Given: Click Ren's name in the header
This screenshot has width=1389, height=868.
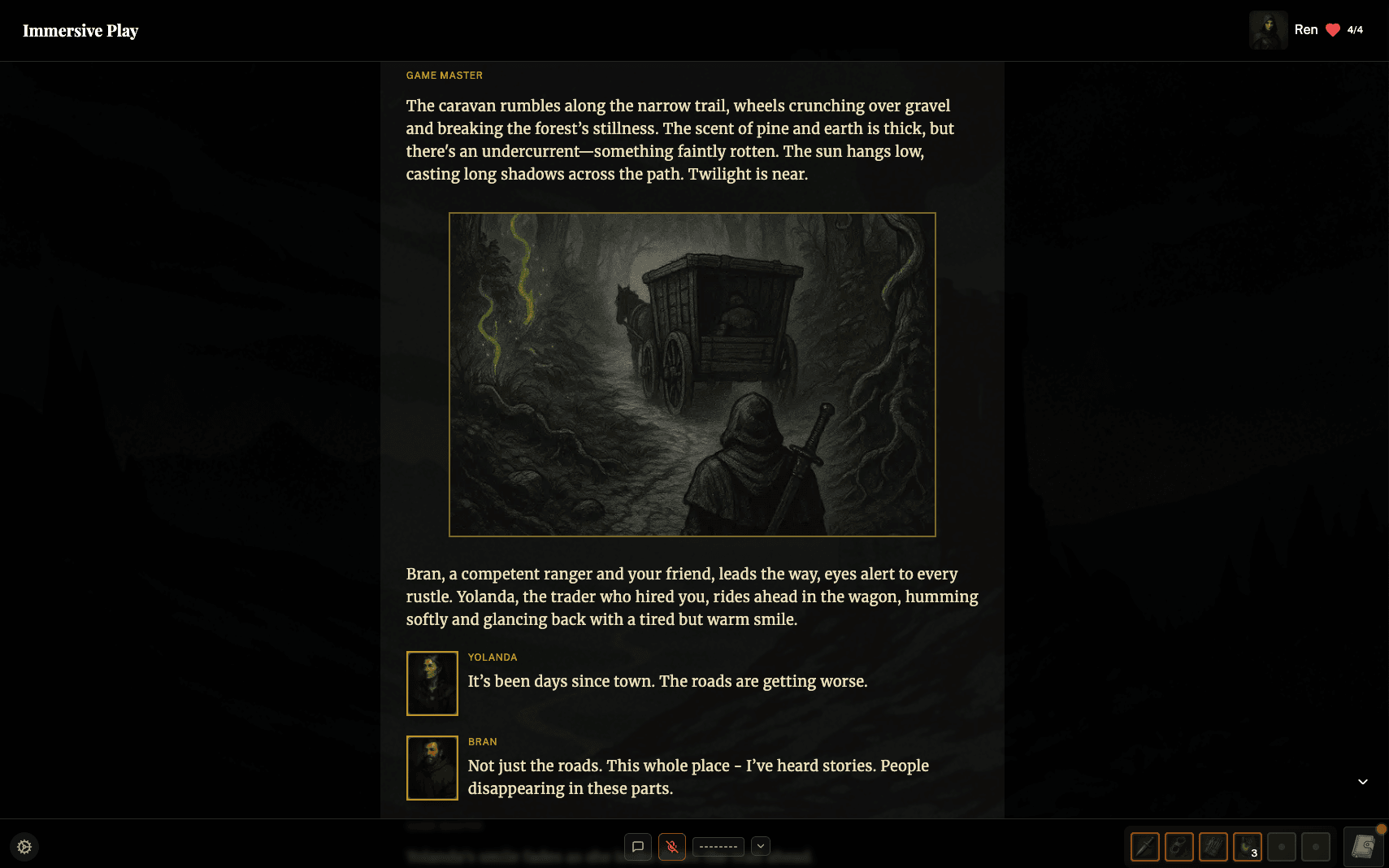Looking at the screenshot, I should pos(1306,29).
